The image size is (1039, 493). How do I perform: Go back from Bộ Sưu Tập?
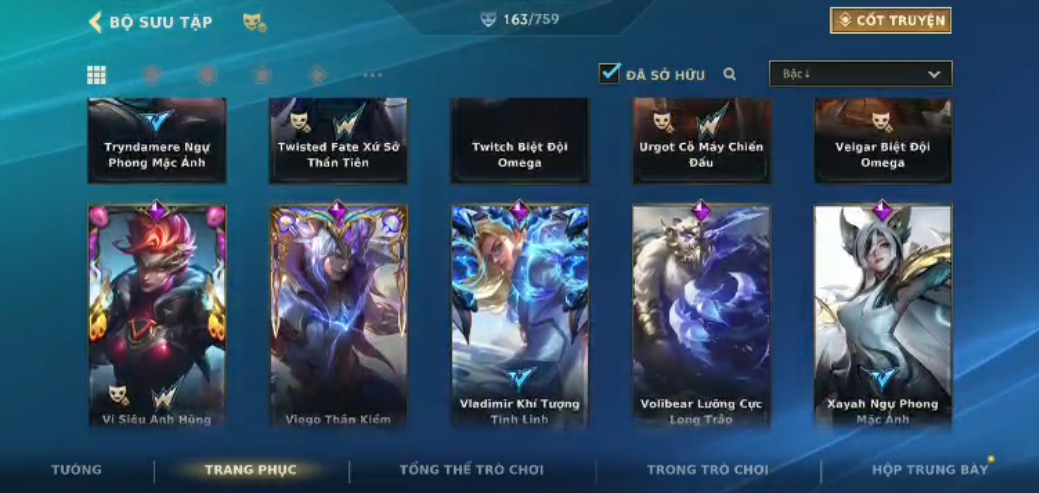tap(96, 22)
